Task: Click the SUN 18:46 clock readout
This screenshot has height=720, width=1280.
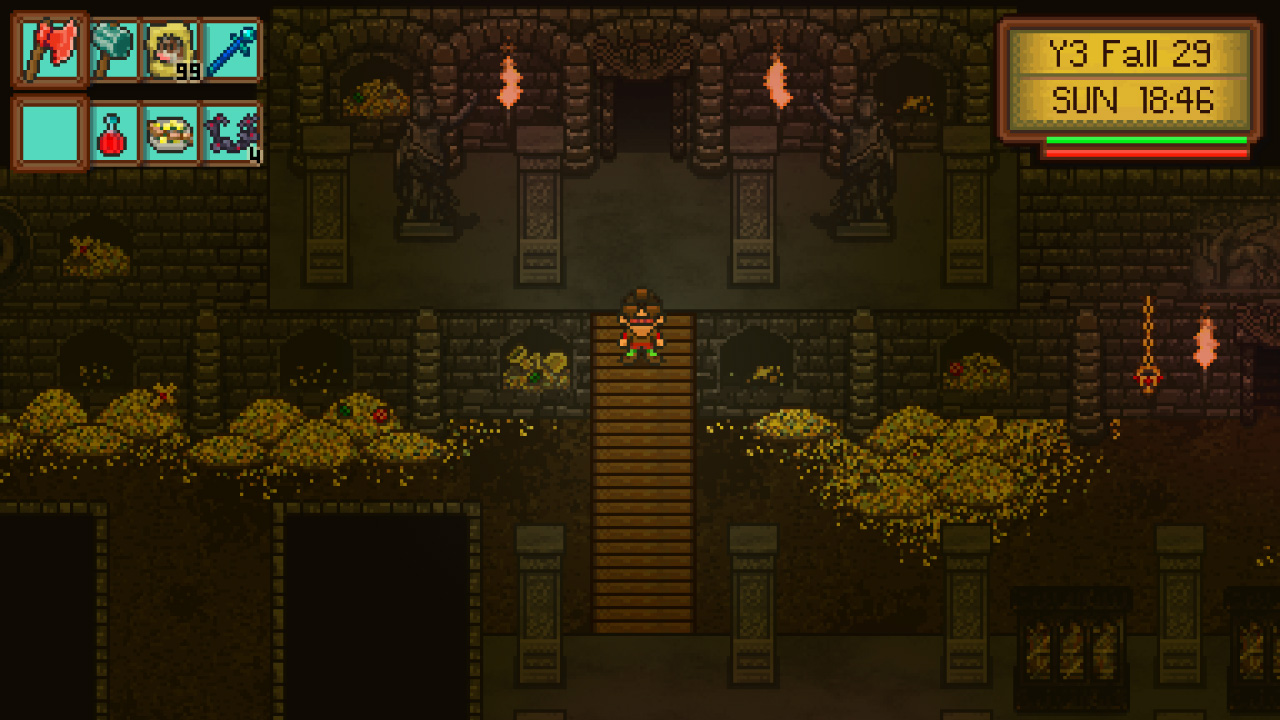Action: click(1134, 100)
